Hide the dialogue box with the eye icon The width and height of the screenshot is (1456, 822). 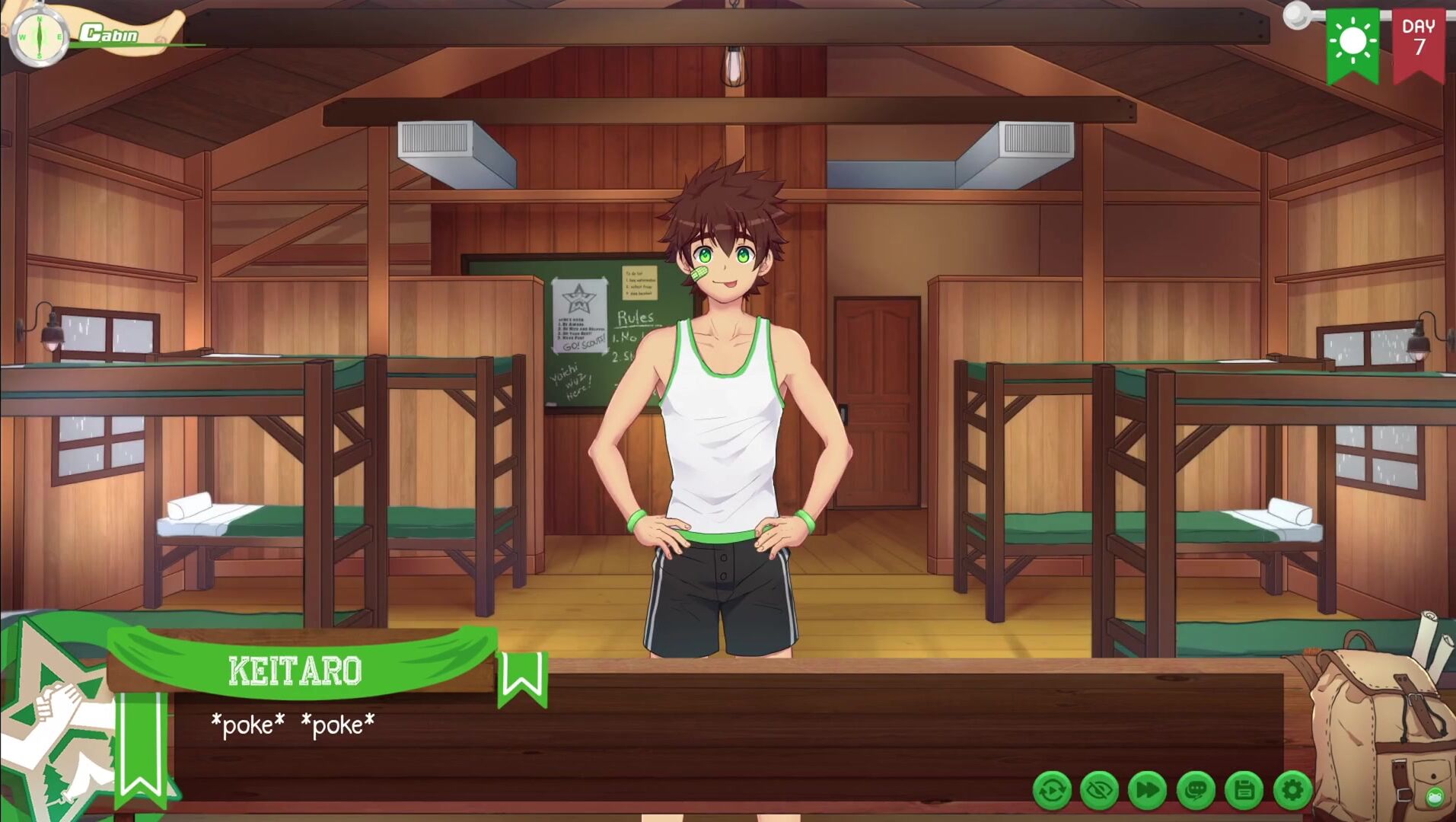pos(1100,791)
